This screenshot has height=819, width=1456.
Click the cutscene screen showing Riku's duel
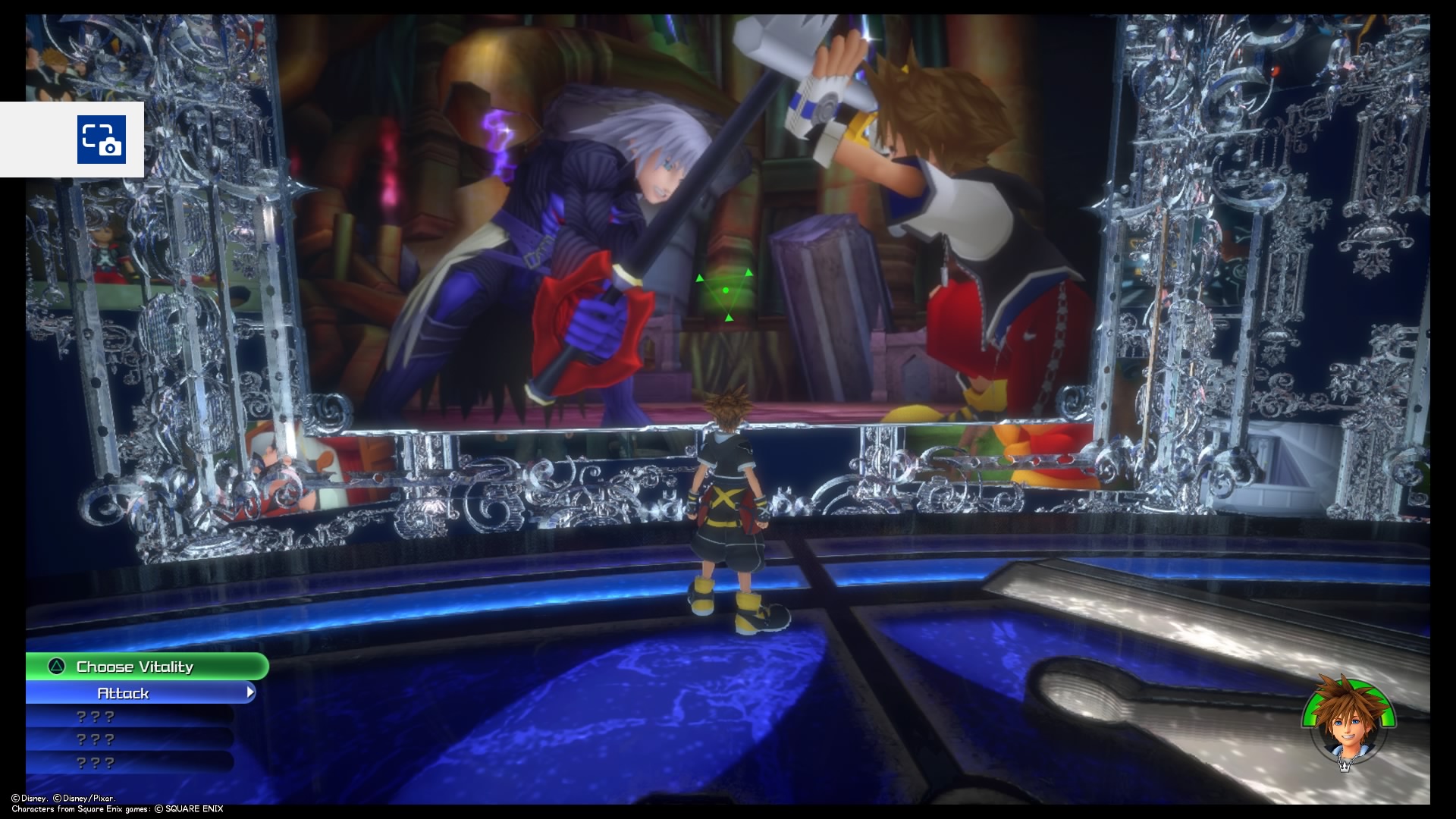[x=682, y=227]
